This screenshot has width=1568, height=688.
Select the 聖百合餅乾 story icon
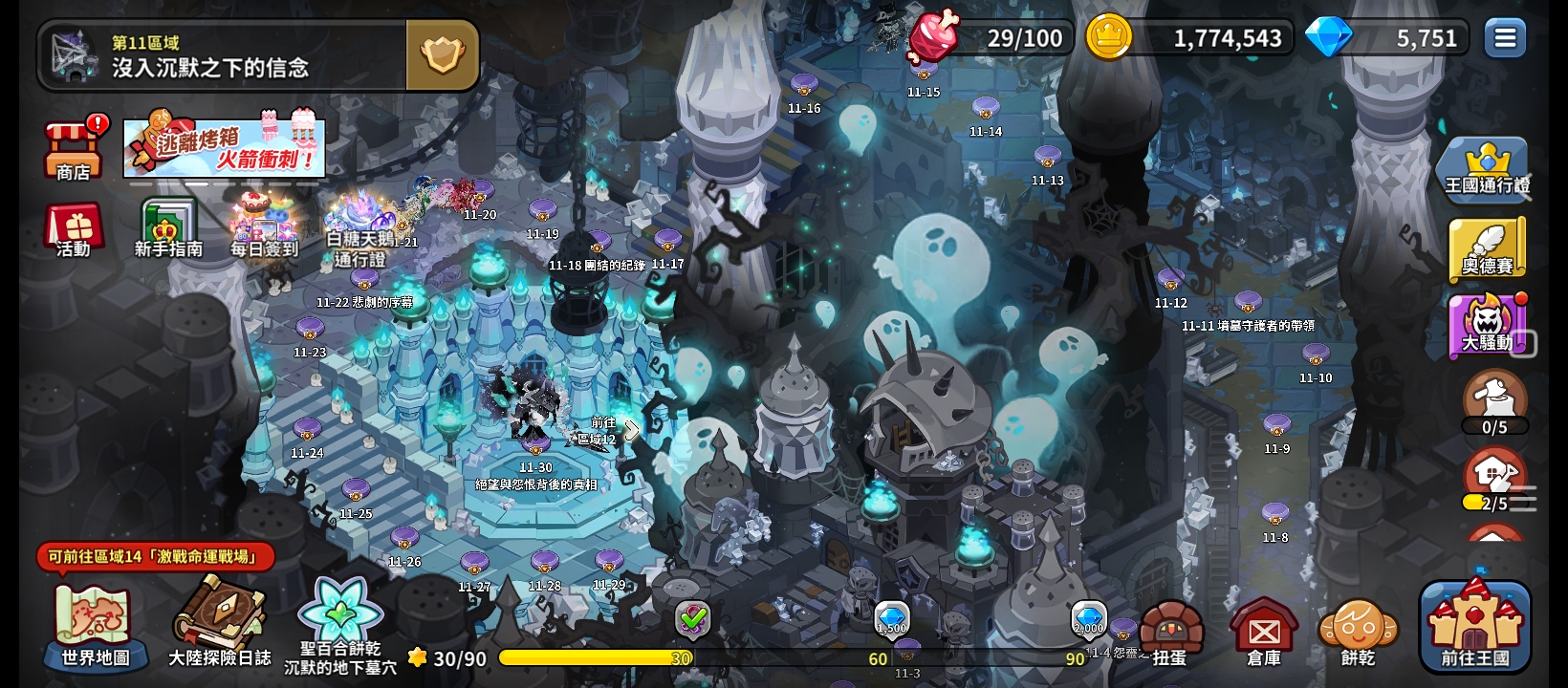[340, 621]
